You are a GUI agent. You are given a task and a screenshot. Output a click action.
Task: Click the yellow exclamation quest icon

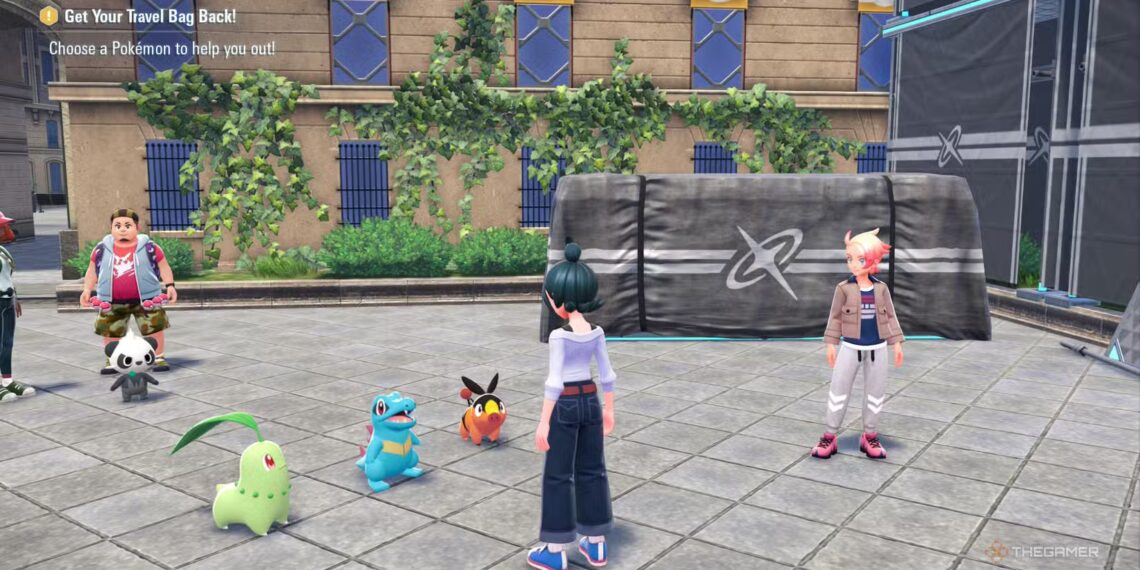click(x=49, y=16)
